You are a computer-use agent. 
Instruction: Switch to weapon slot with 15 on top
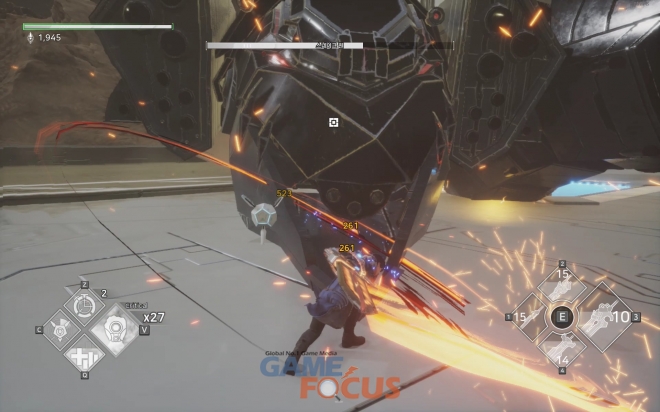click(x=562, y=288)
